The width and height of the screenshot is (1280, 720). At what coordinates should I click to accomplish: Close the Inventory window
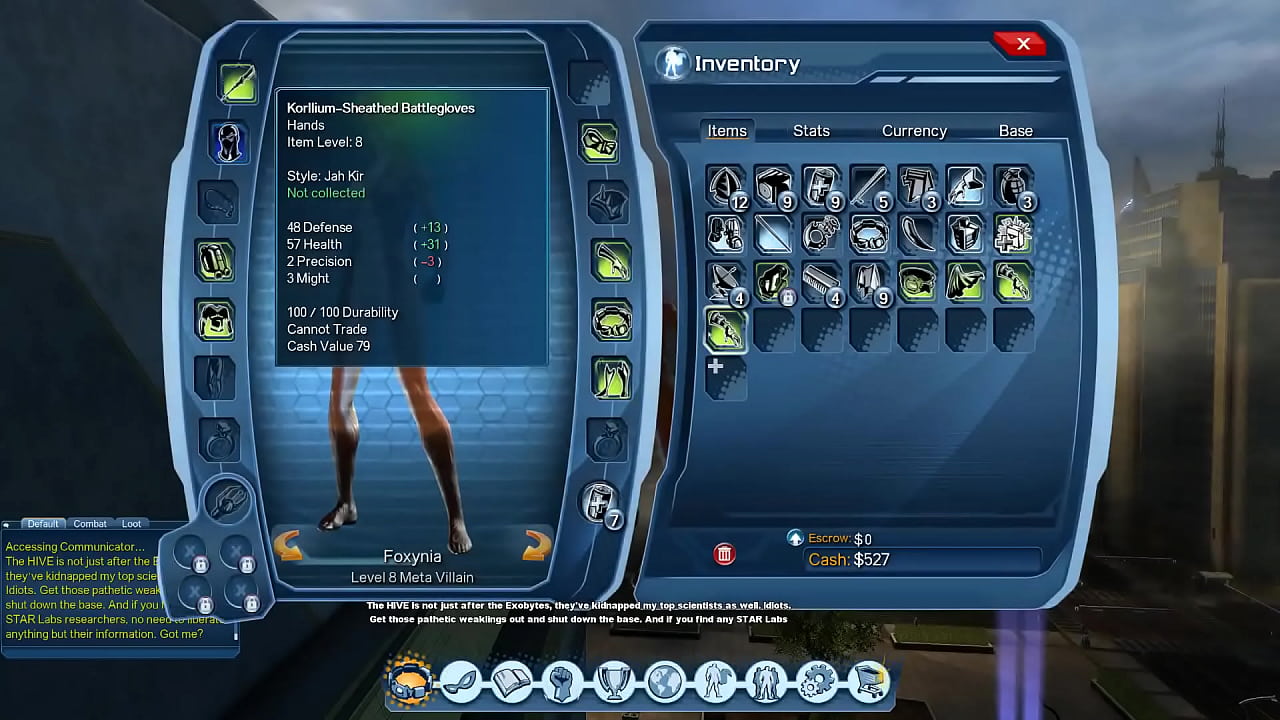(1021, 44)
